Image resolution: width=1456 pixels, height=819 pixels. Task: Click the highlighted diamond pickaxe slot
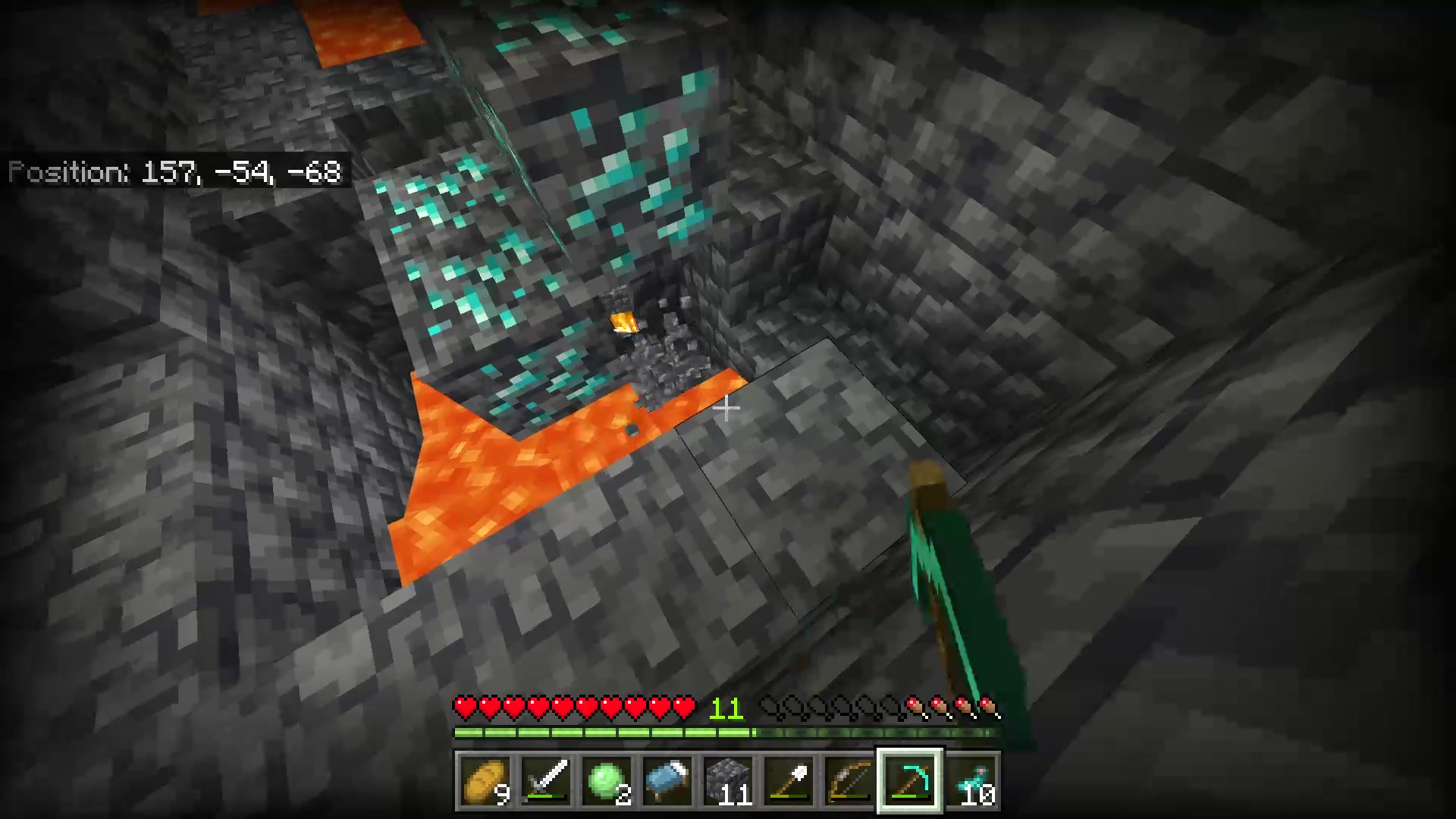click(910, 781)
